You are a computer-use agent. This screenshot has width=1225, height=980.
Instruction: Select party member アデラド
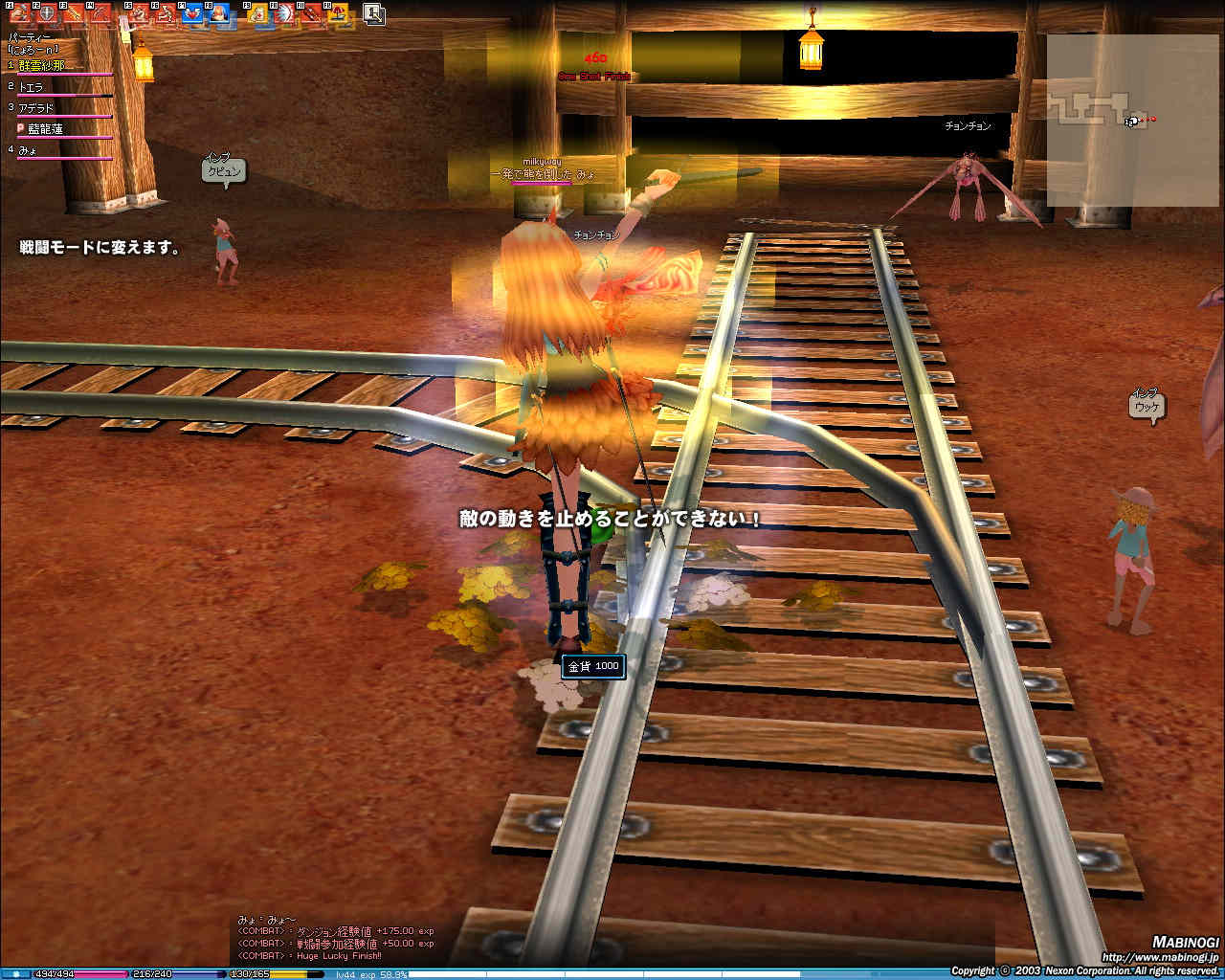click(36, 108)
